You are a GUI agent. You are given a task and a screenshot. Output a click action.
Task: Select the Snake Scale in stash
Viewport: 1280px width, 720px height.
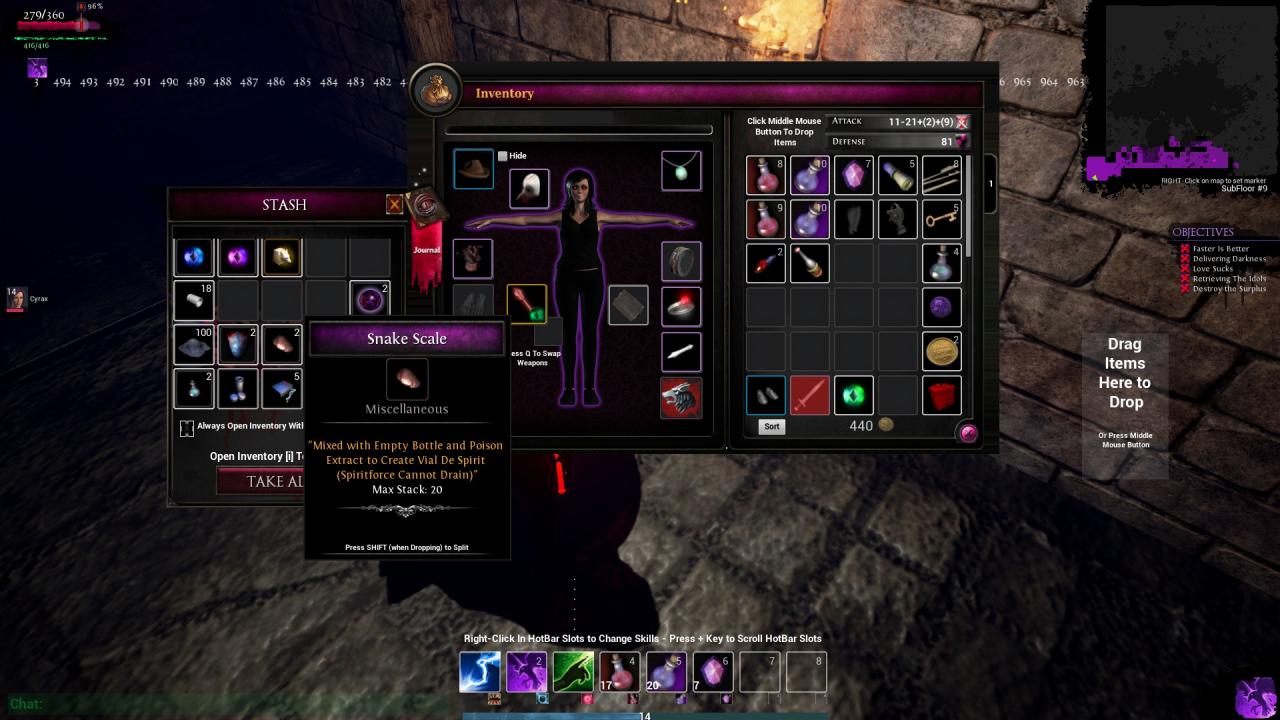[x=282, y=345]
